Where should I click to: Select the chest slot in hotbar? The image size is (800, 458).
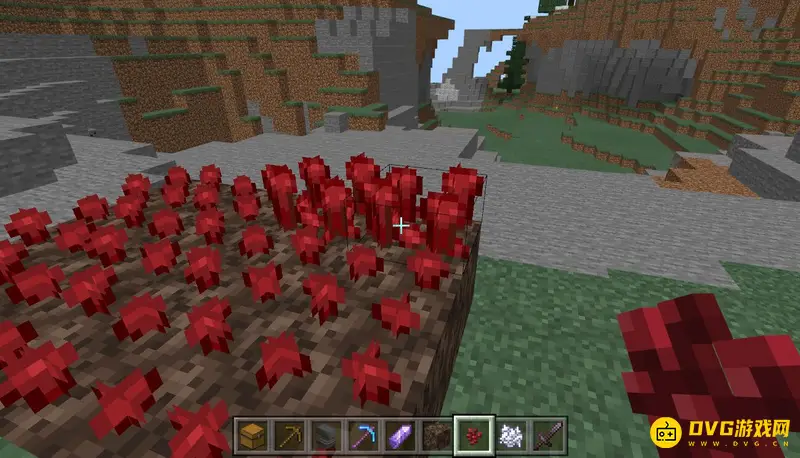(251, 436)
